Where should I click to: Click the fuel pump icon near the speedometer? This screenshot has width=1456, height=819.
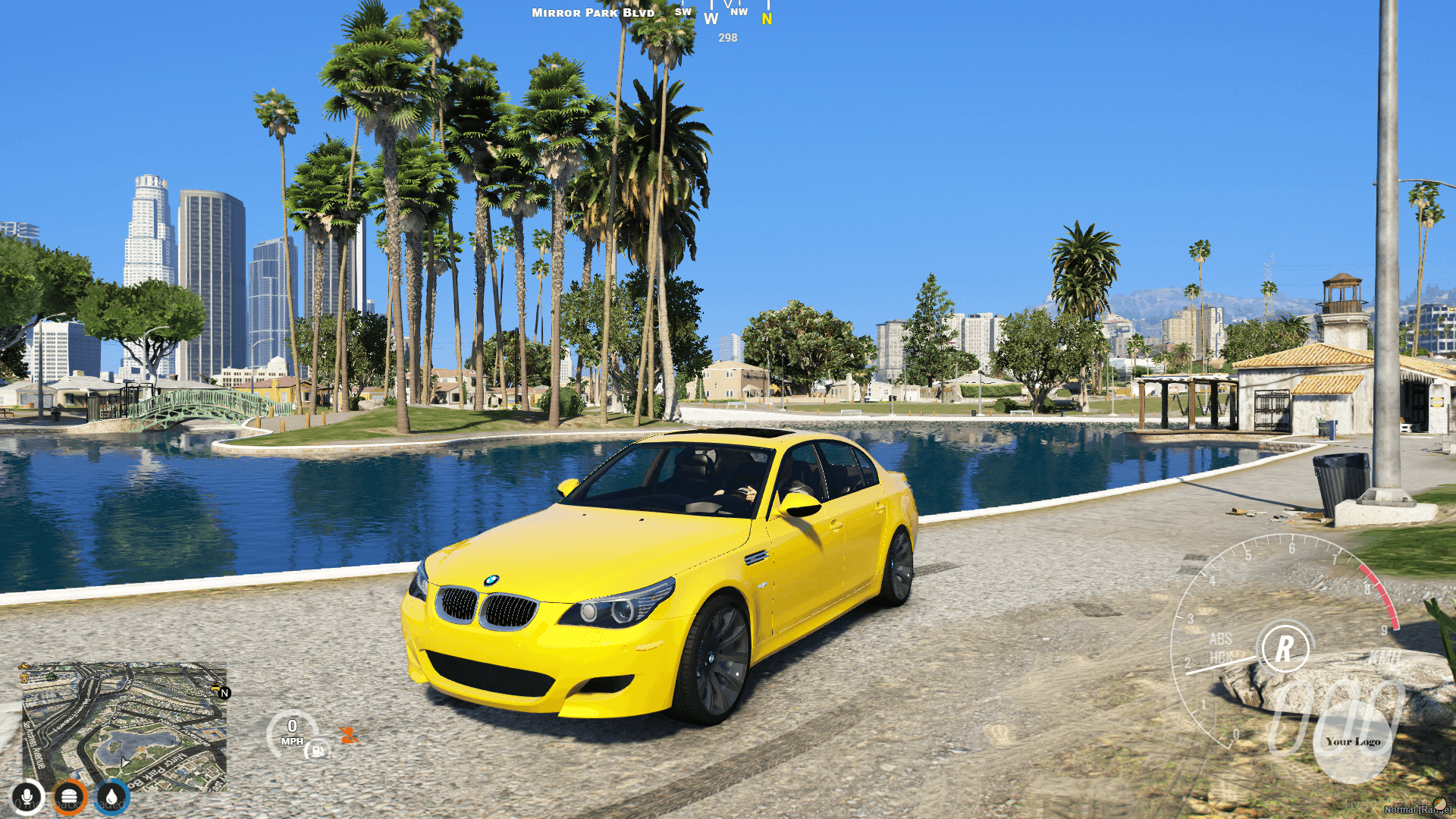317,752
